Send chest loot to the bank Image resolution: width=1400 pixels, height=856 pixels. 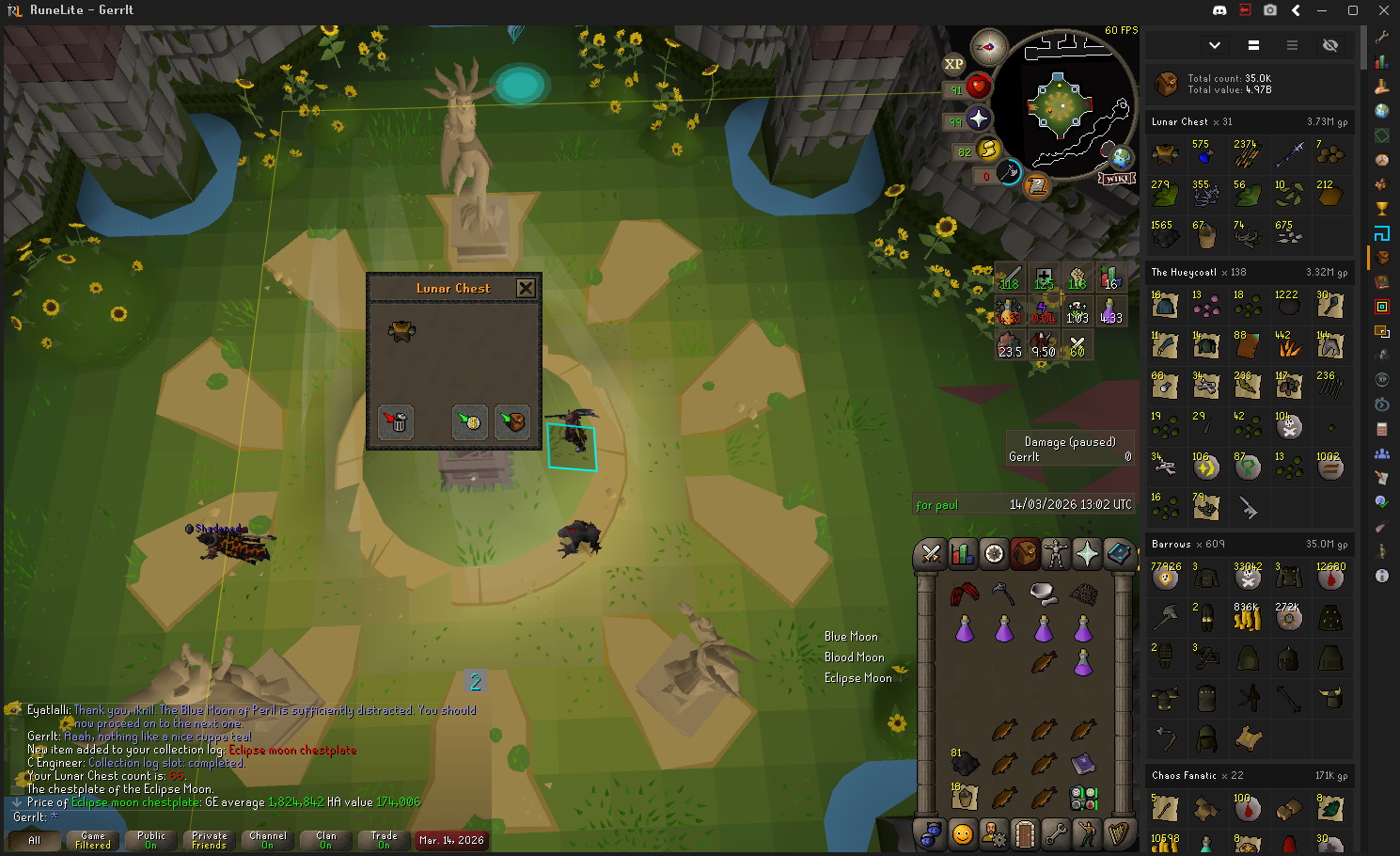point(469,421)
